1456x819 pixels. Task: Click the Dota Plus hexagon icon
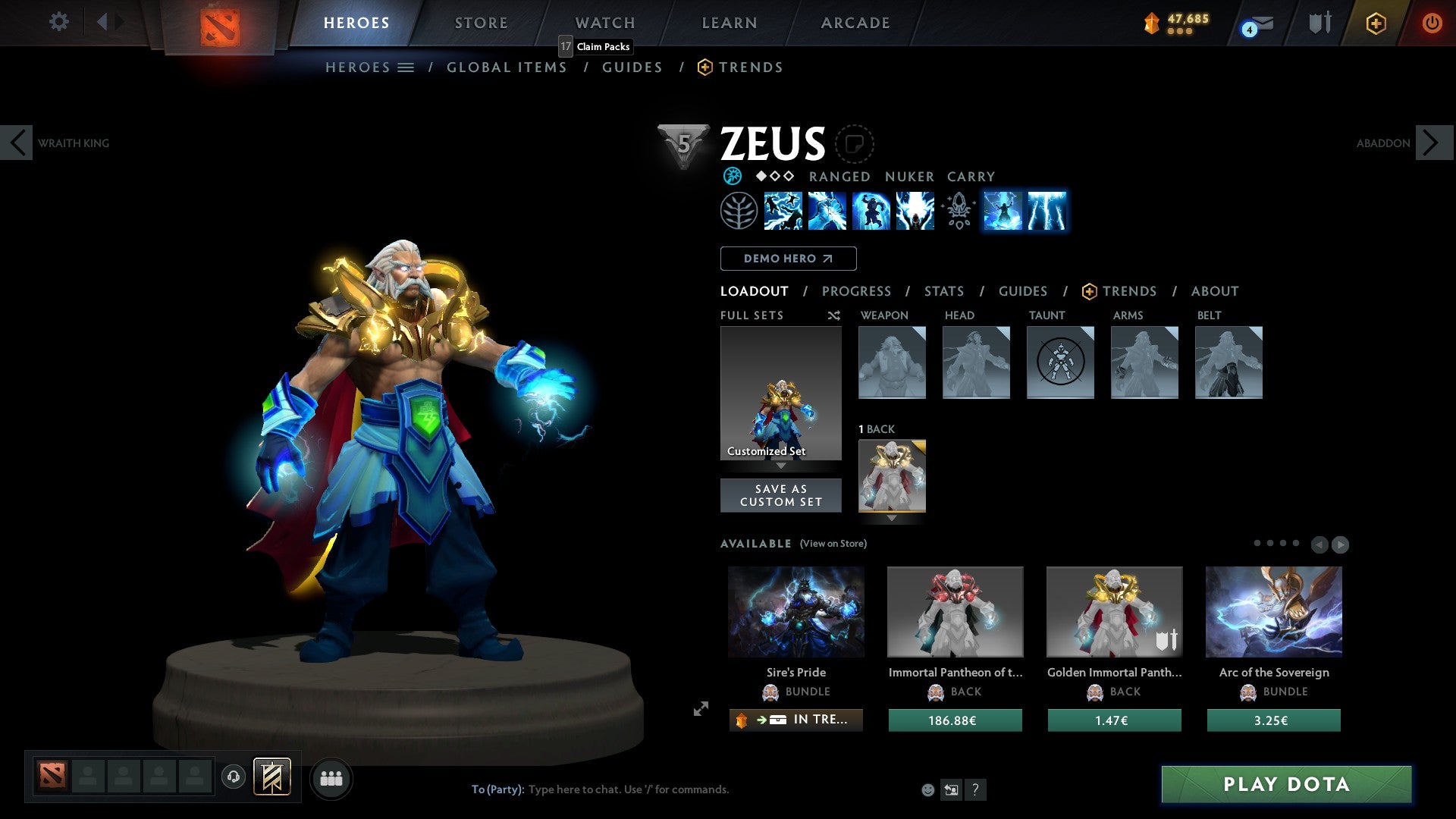[x=1376, y=23]
